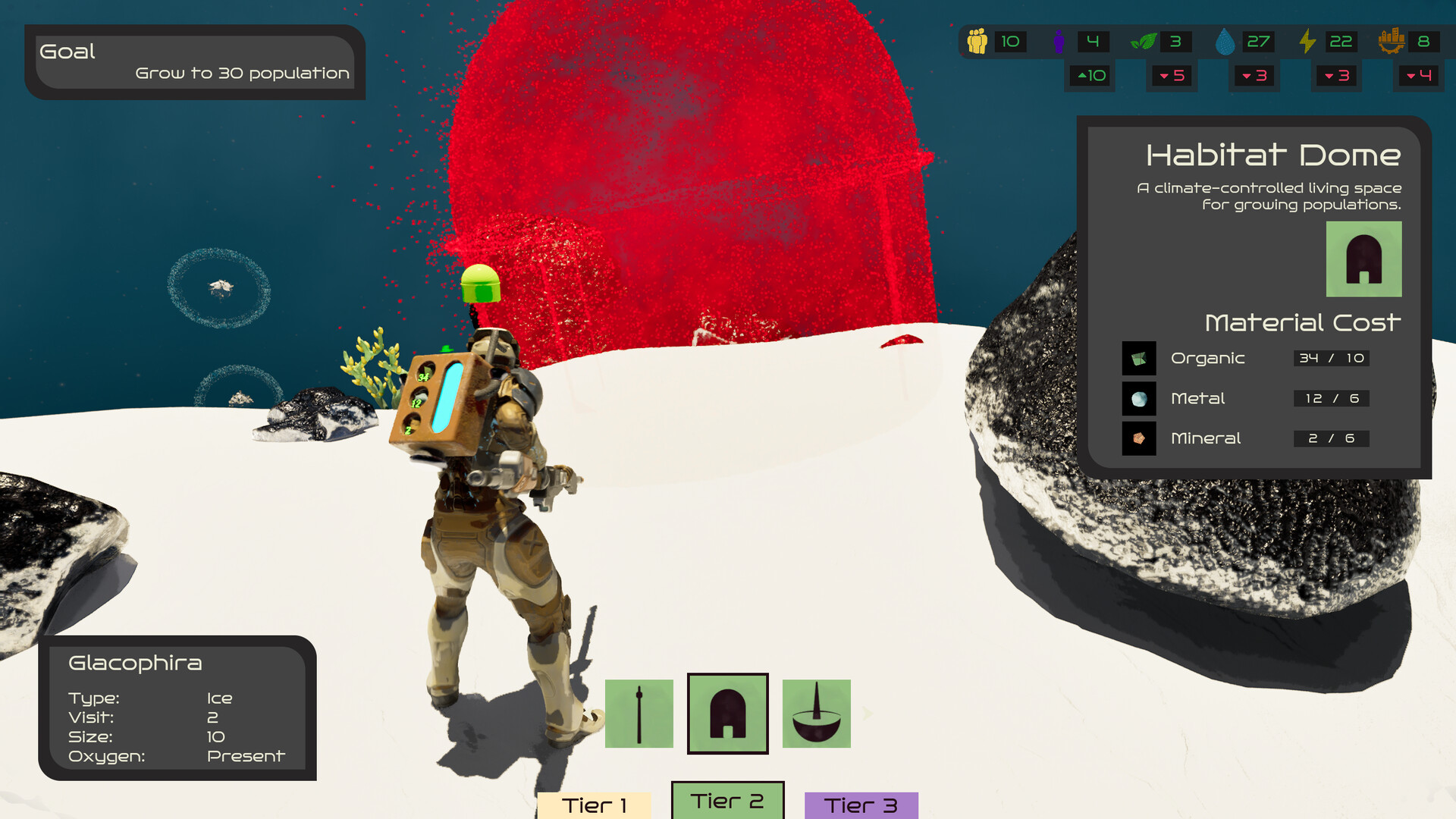Click the leaf organic resource icon
Screen dimensions: 1456x819
tap(1142, 42)
